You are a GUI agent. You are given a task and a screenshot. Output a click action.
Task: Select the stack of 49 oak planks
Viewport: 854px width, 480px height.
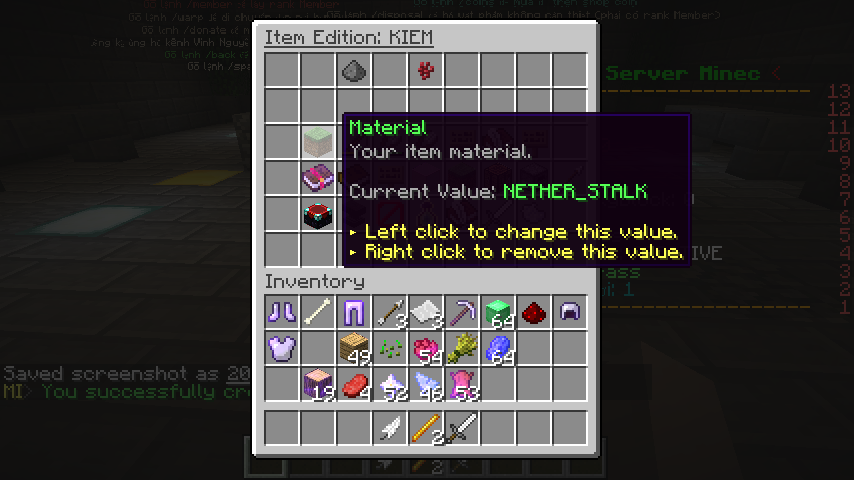point(353,348)
